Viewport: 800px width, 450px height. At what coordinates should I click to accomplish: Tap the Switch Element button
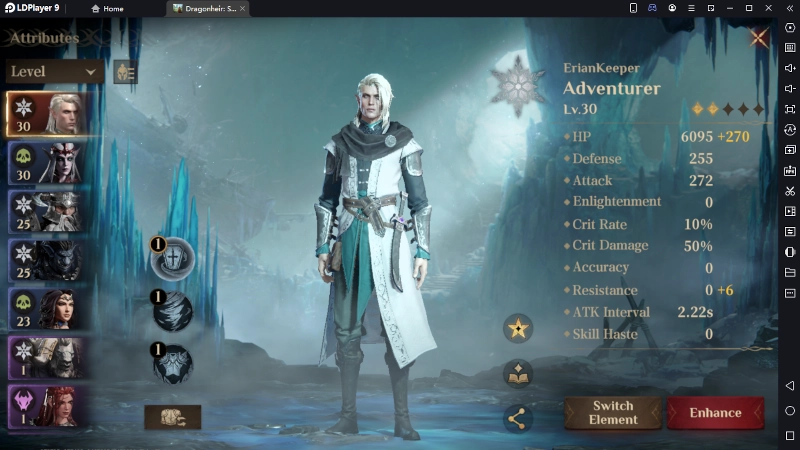click(x=613, y=413)
